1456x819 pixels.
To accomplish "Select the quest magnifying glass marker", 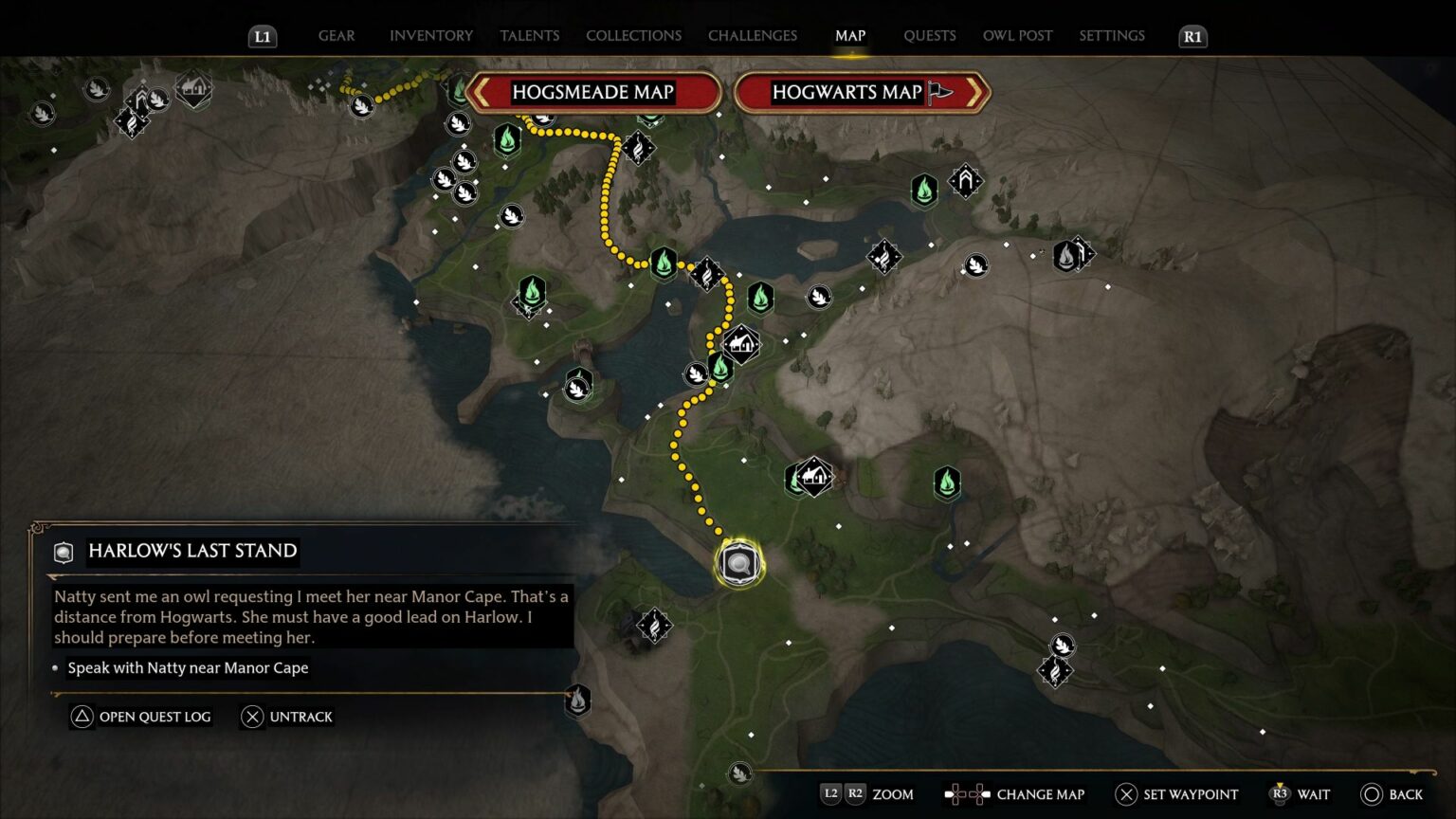I will (x=738, y=563).
